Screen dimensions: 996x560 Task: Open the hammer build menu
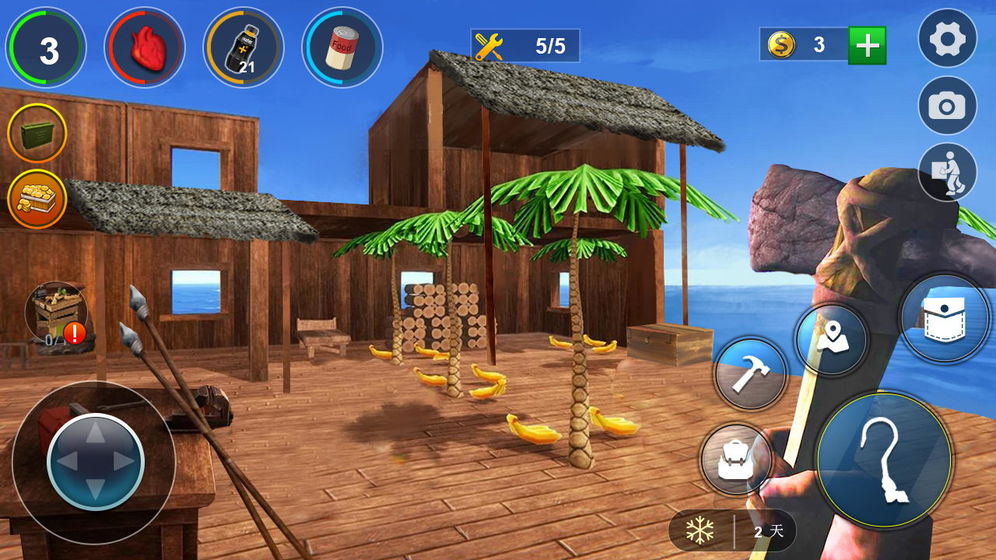click(x=750, y=374)
